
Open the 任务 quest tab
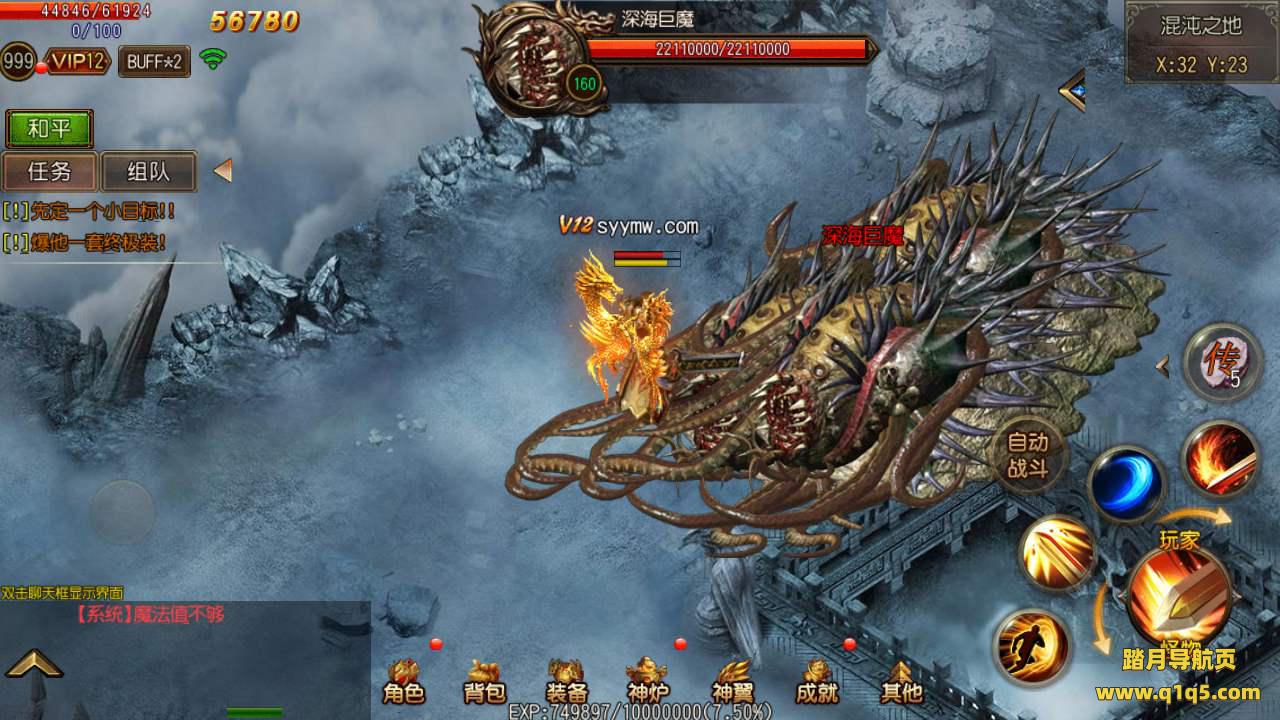click(49, 171)
